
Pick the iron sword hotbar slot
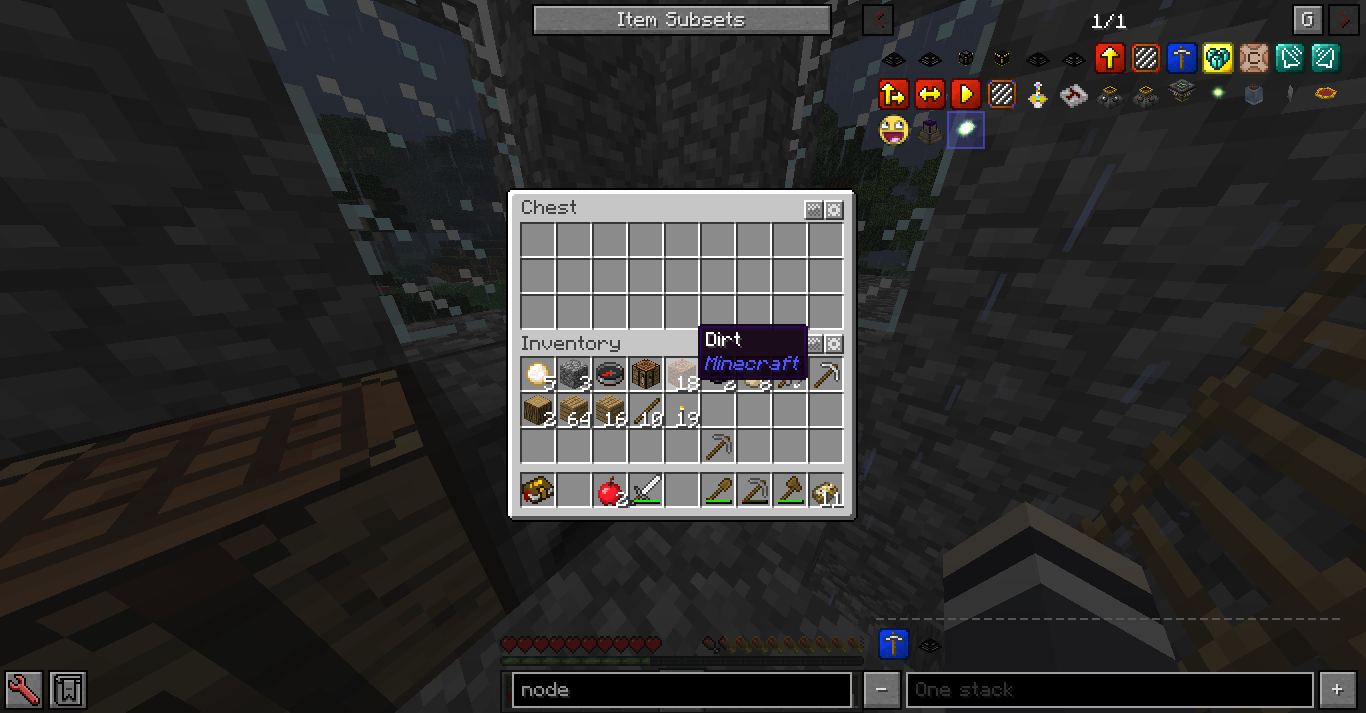point(645,491)
